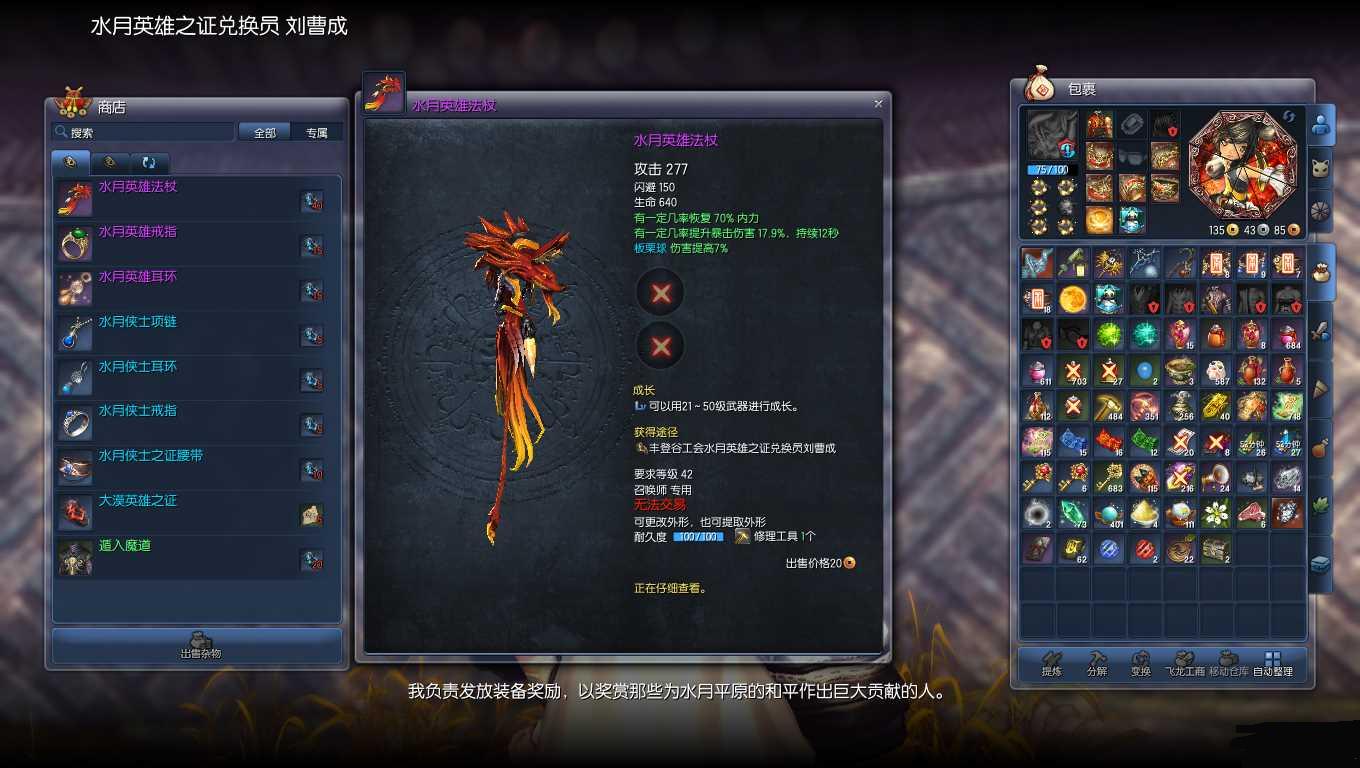Click the character portrait in the inventory
Viewport: 1360px width, 768px height.
(1243, 168)
